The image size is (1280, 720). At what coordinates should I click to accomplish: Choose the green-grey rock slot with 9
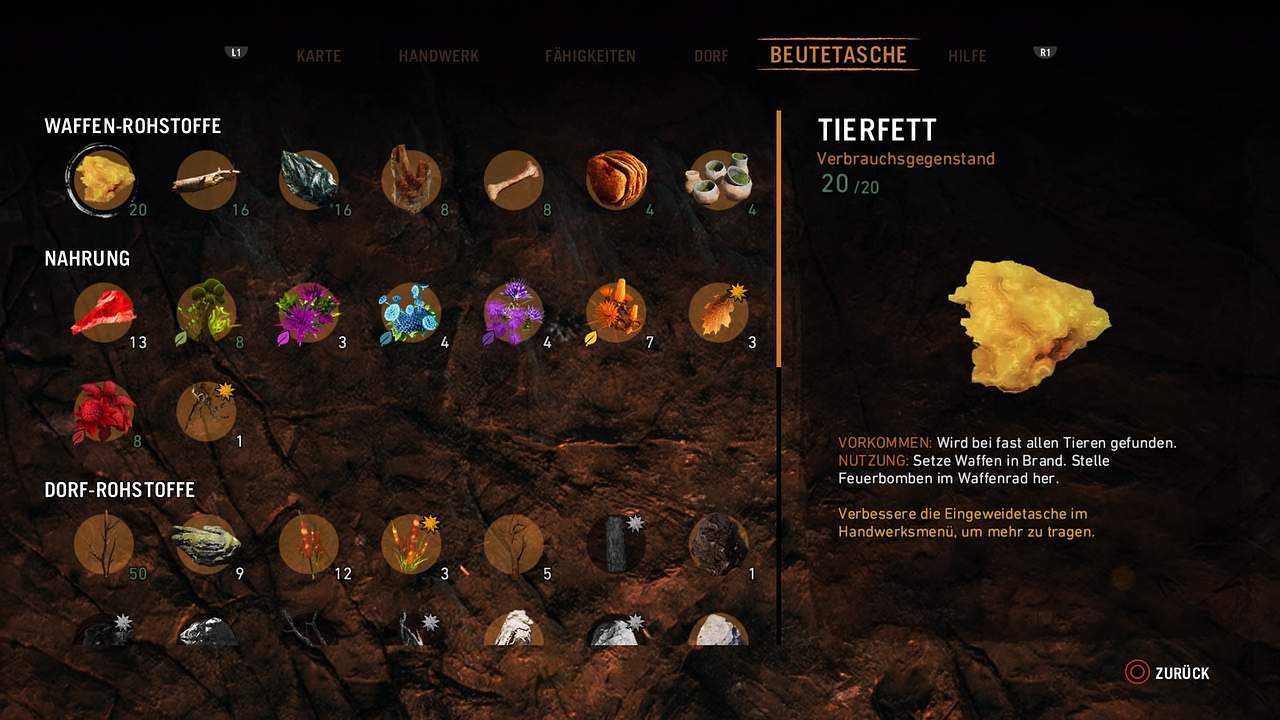tap(206, 544)
